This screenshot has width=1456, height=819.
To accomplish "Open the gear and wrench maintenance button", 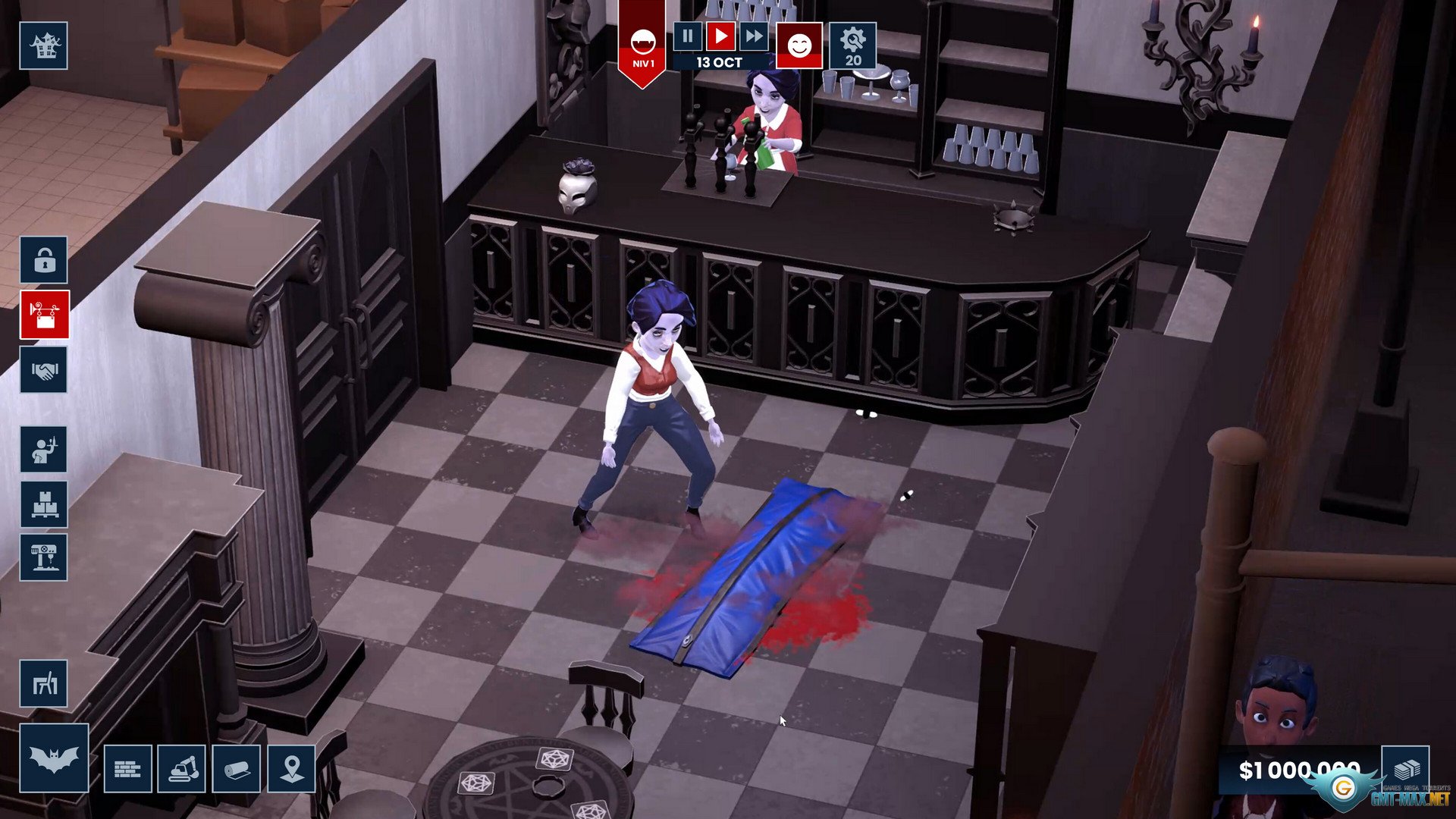I will 852,46.
